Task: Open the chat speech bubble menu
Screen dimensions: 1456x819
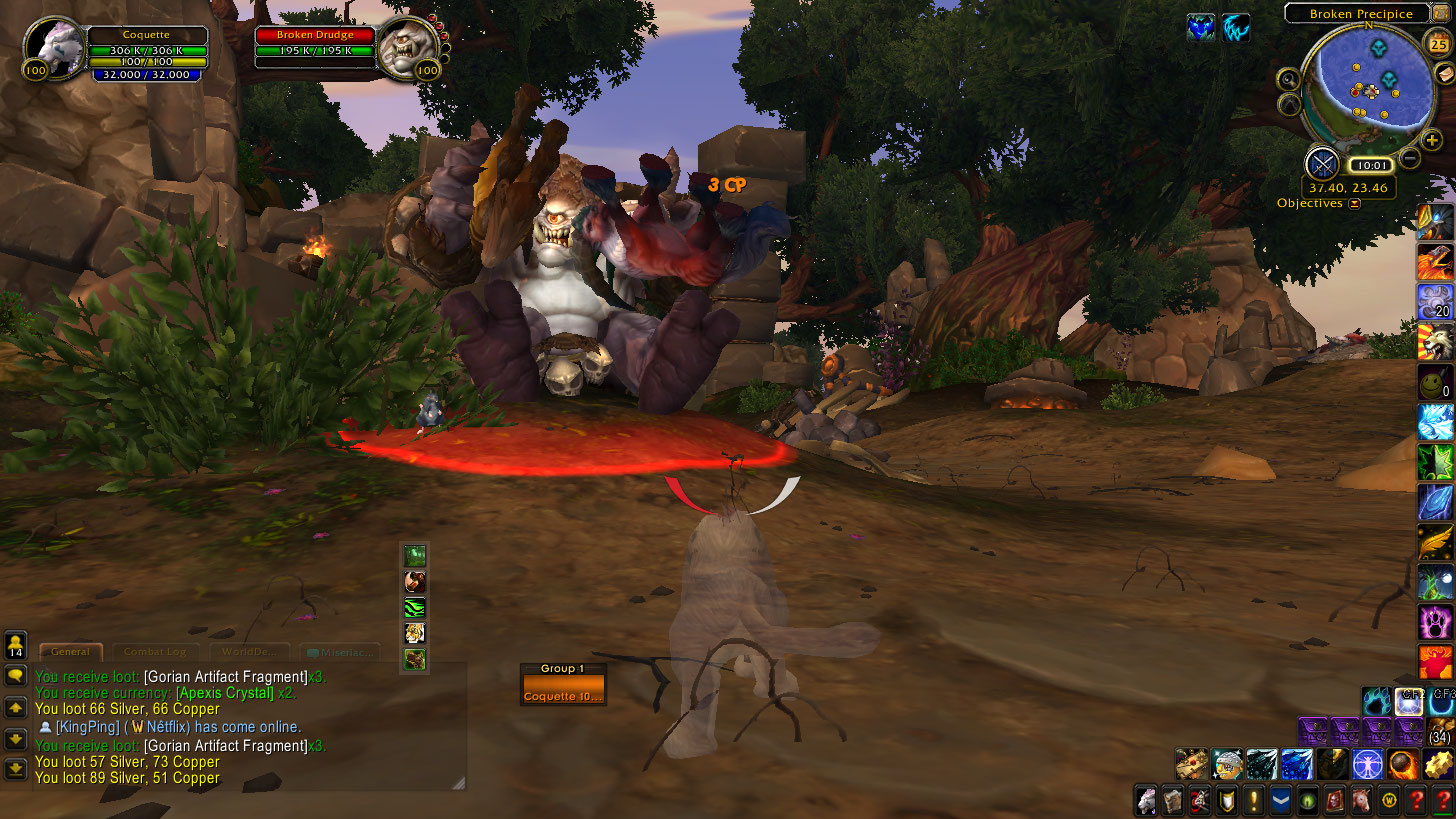Action: [x=15, y=675]
